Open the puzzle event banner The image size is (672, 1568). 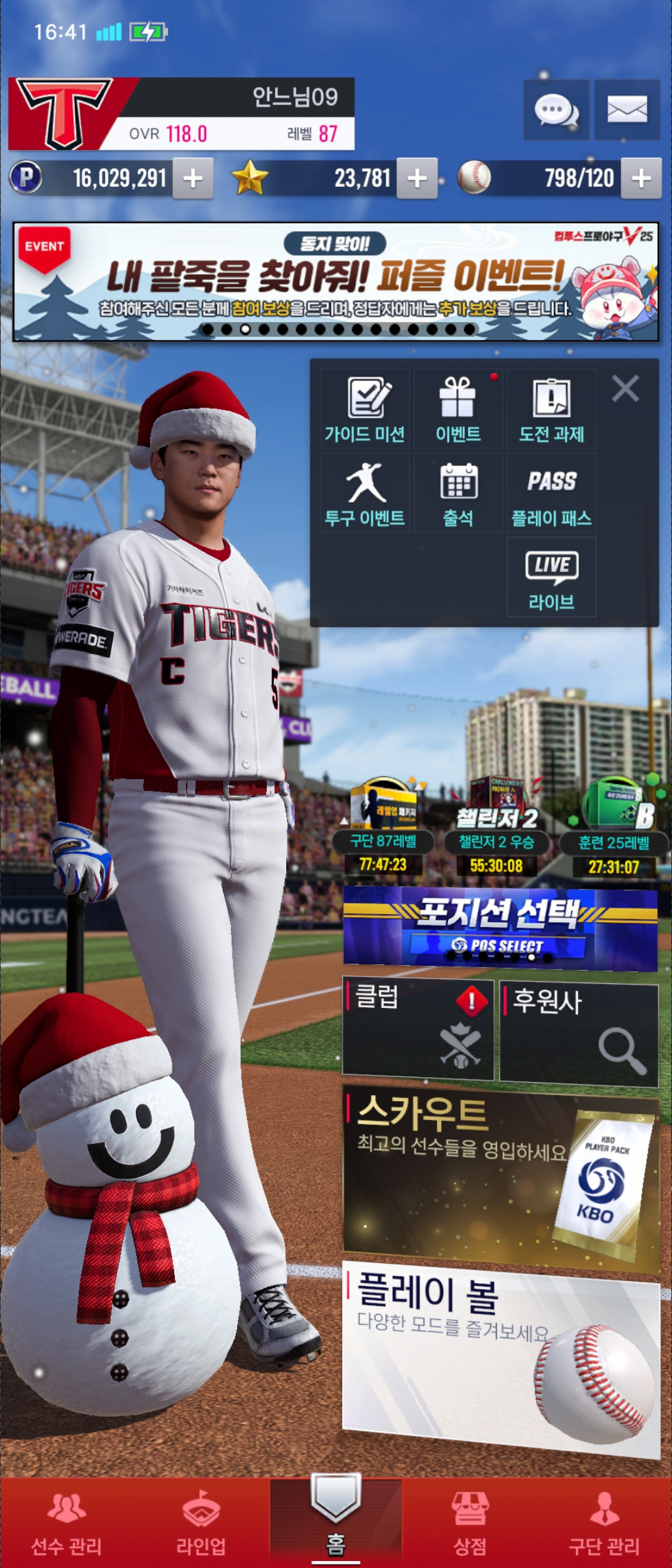336,282
